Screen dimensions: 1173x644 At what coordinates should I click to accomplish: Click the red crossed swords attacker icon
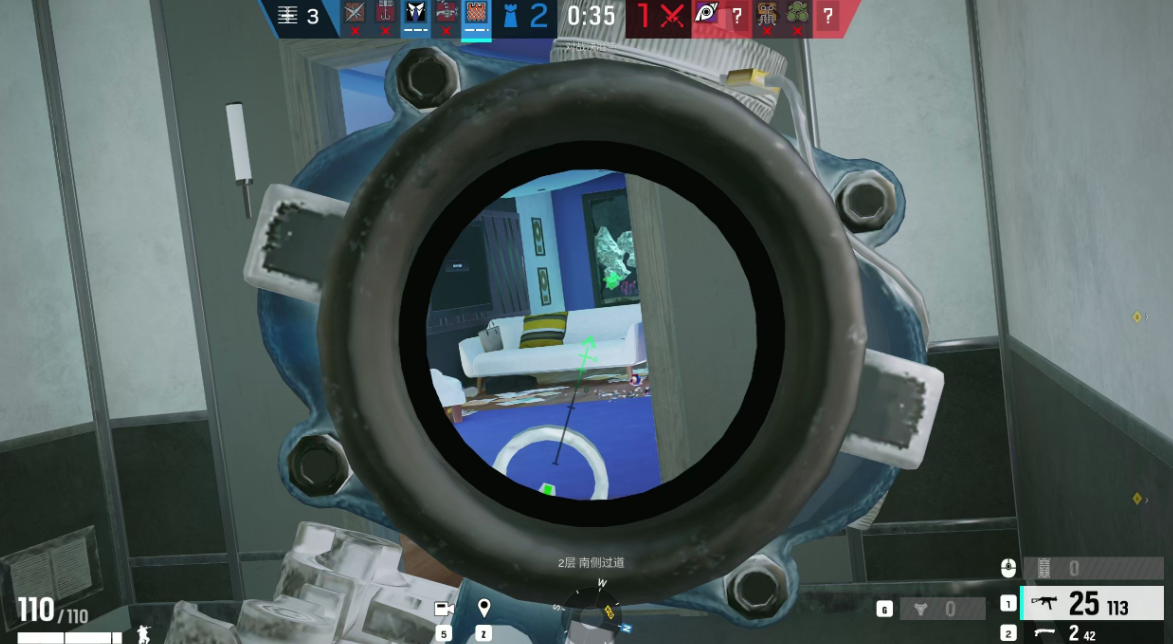click(673, 15)
